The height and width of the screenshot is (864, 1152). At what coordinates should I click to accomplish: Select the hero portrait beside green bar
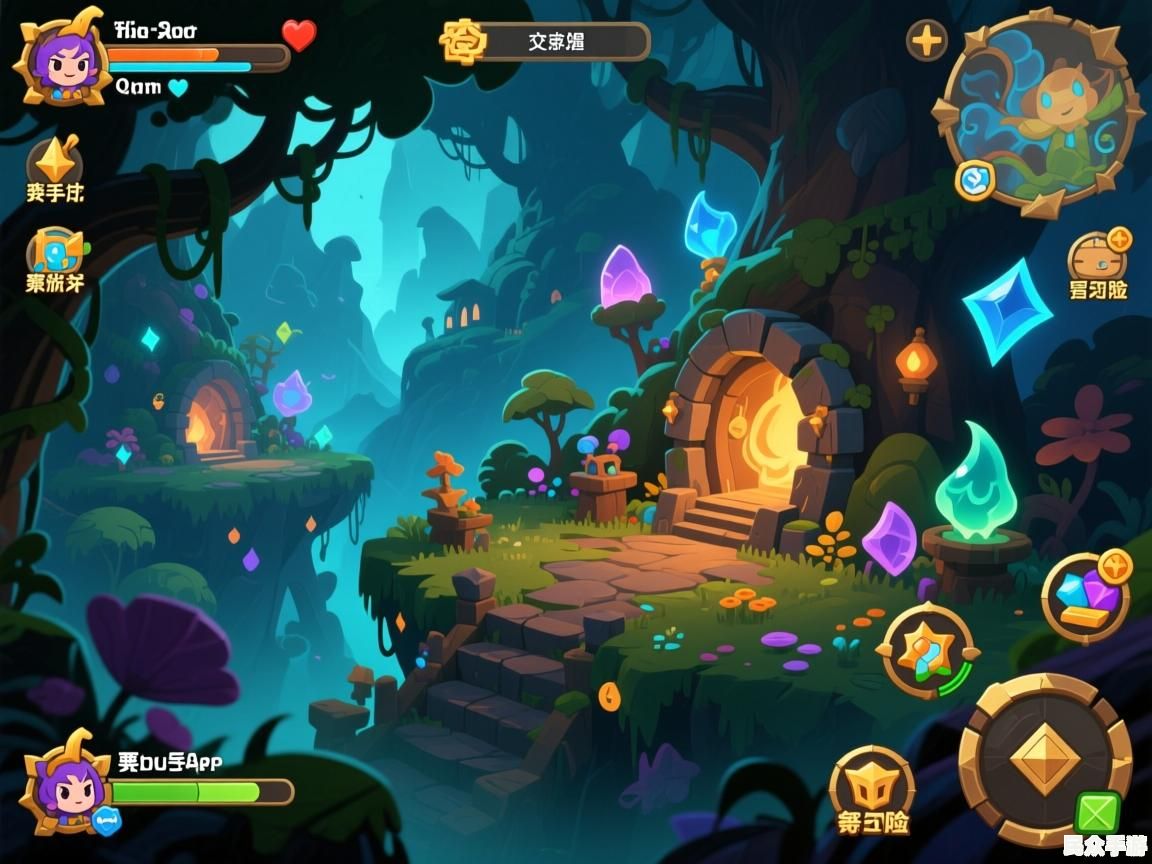pos(66,783)
